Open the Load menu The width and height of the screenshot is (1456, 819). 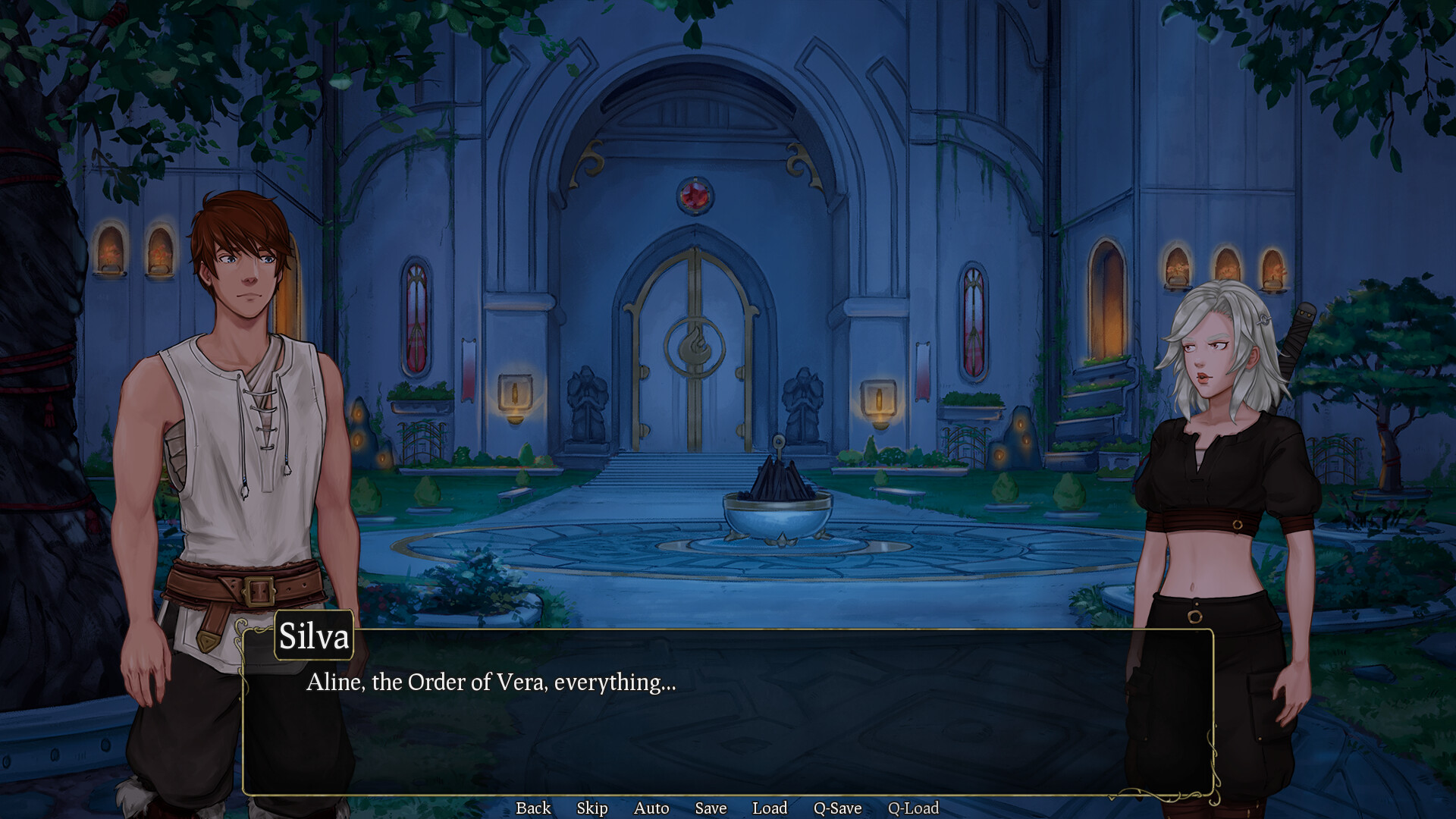click(770, 808)
